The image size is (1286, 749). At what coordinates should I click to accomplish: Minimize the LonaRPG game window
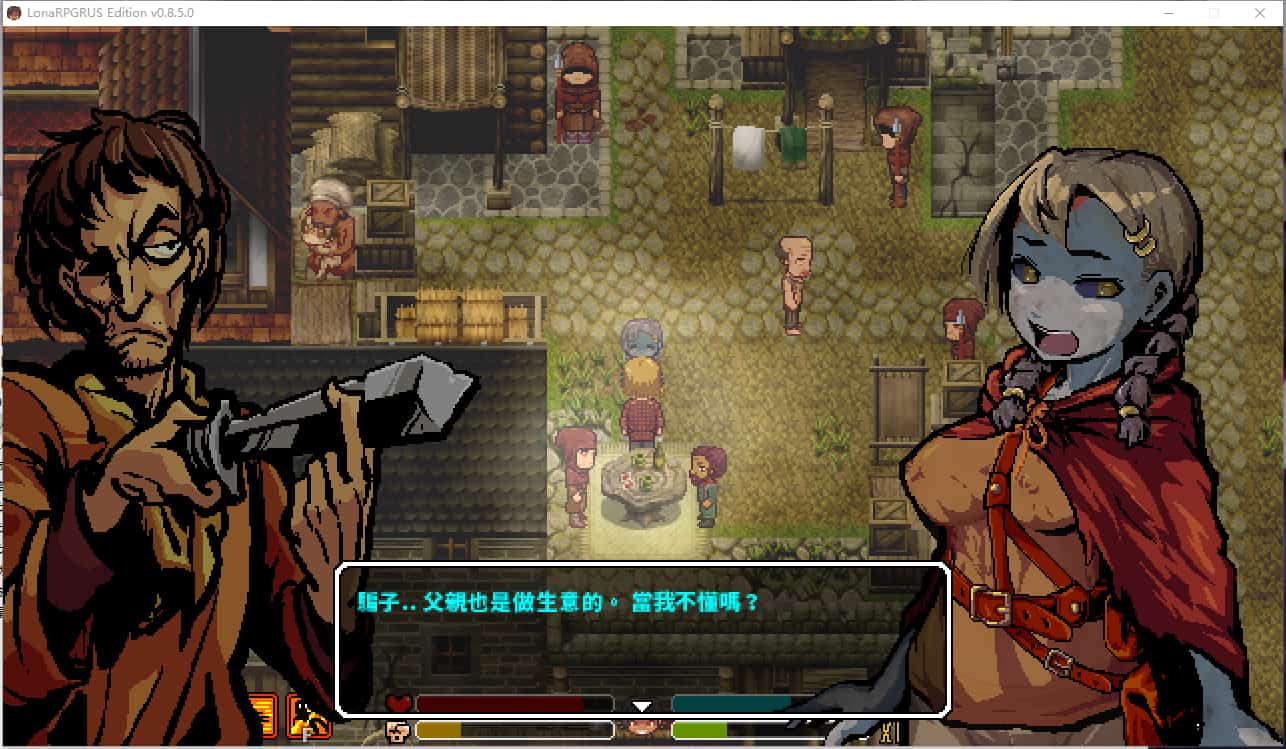tap(1168, 13)
